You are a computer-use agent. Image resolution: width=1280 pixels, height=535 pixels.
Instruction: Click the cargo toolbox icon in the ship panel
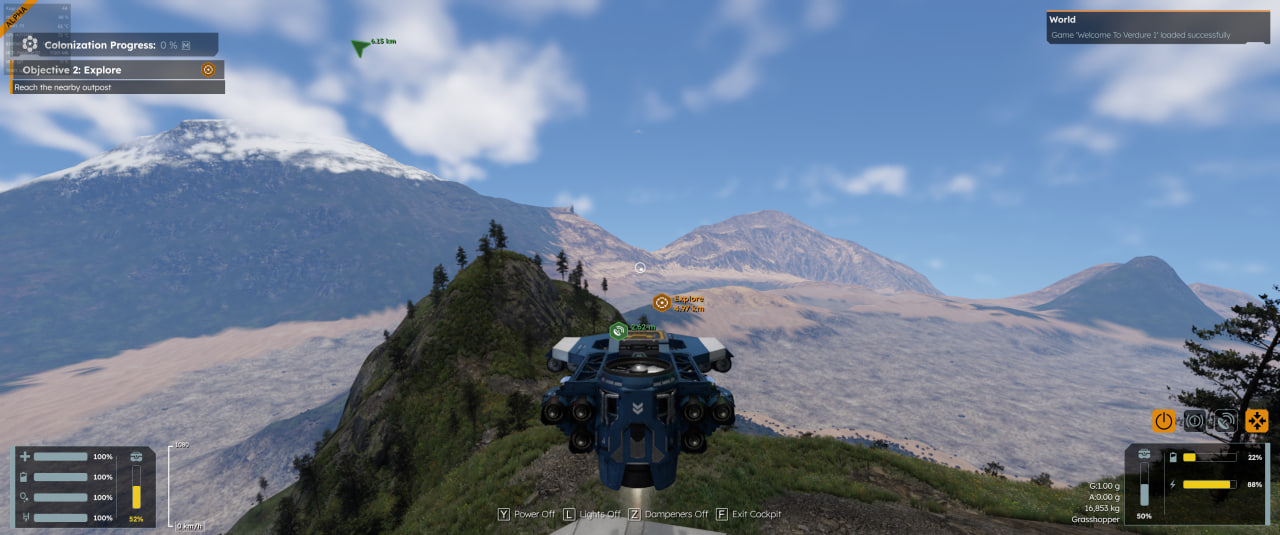click(1144, 456)
